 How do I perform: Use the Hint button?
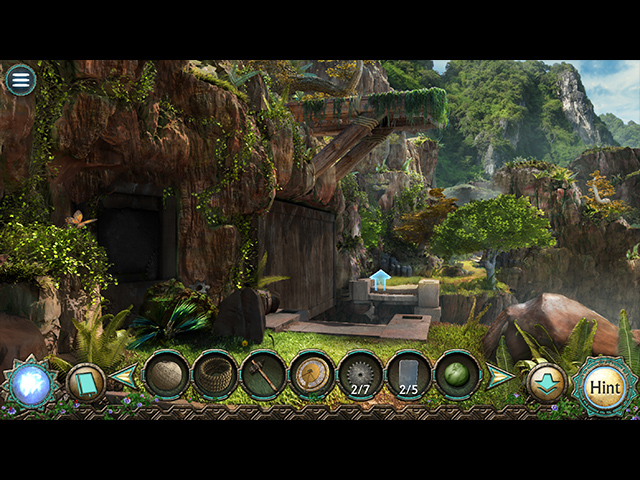[x=604, y=386]
